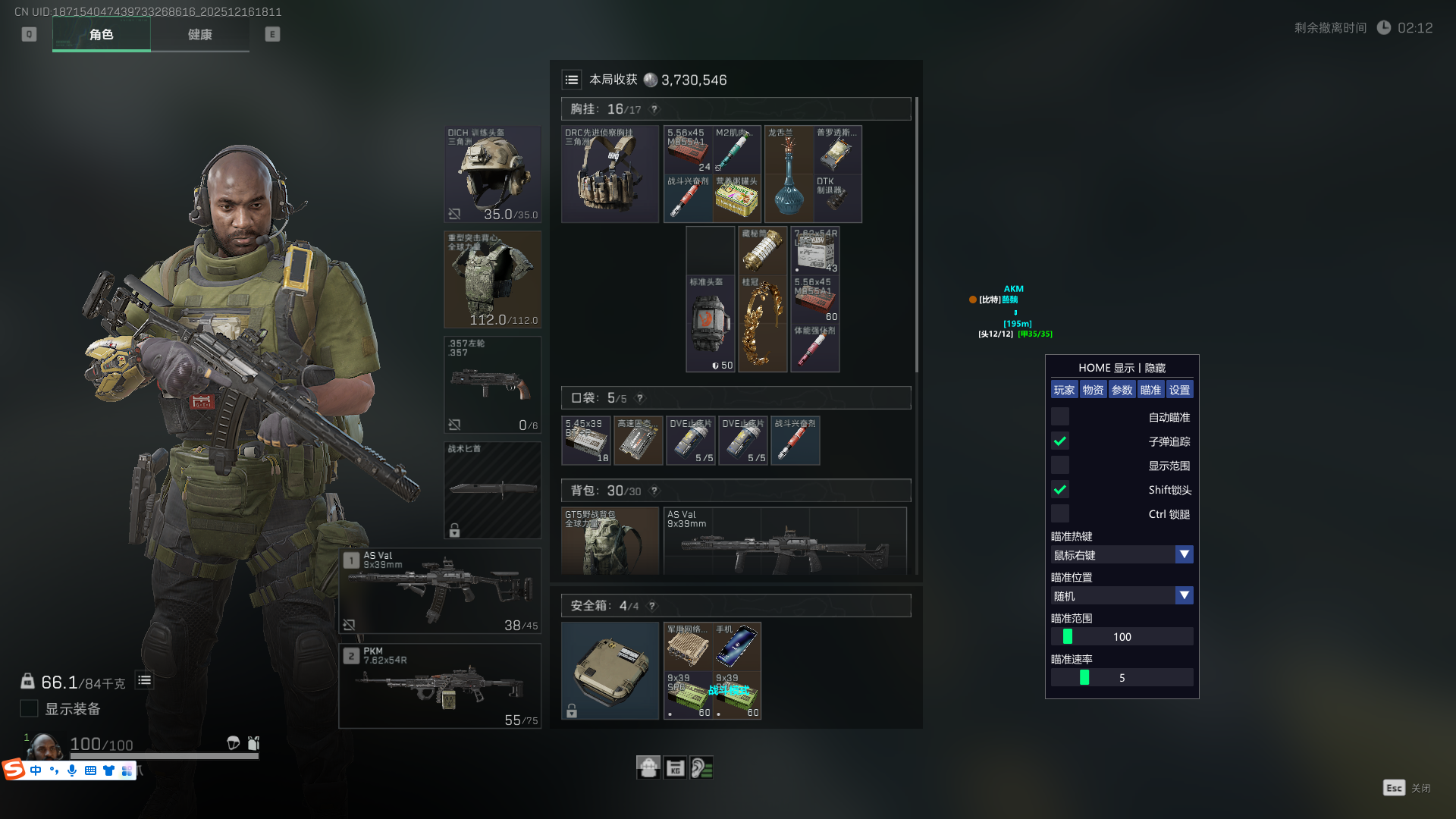The width and height of the screenshot is (1456, 819).
Task: Select the 角色 tab
Action: (101, 35)
